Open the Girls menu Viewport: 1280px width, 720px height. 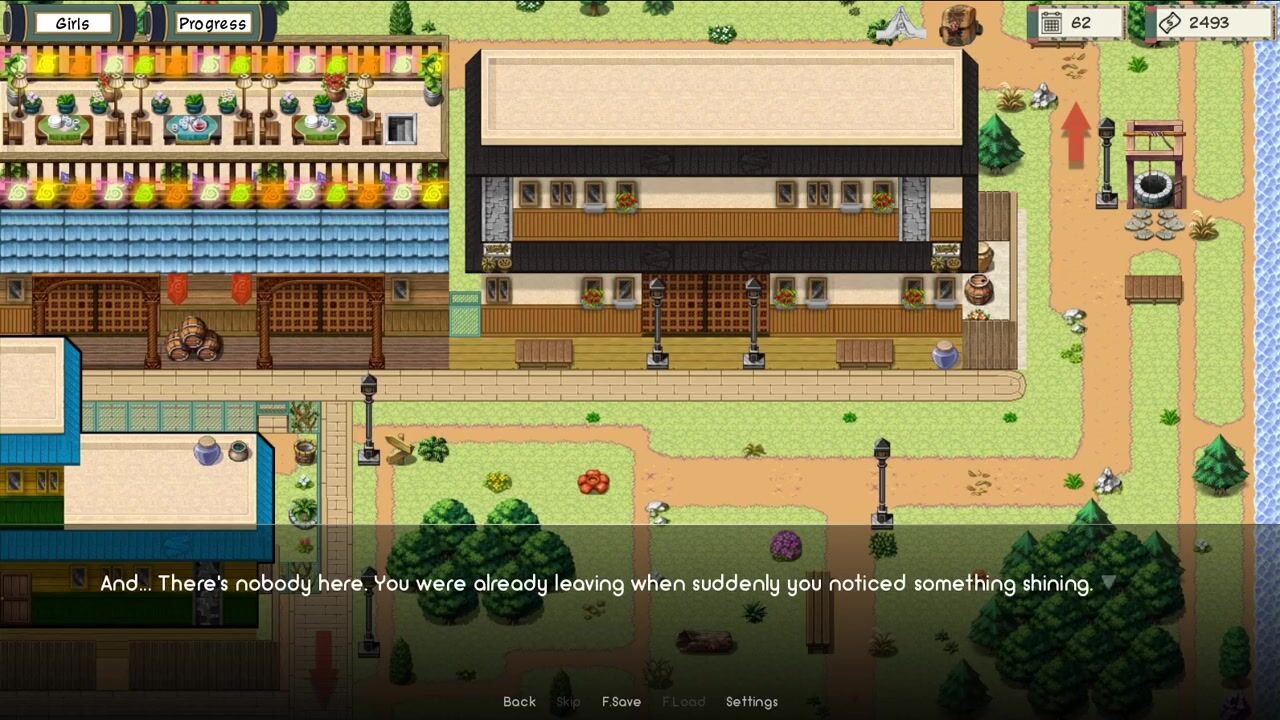(72, 23)
